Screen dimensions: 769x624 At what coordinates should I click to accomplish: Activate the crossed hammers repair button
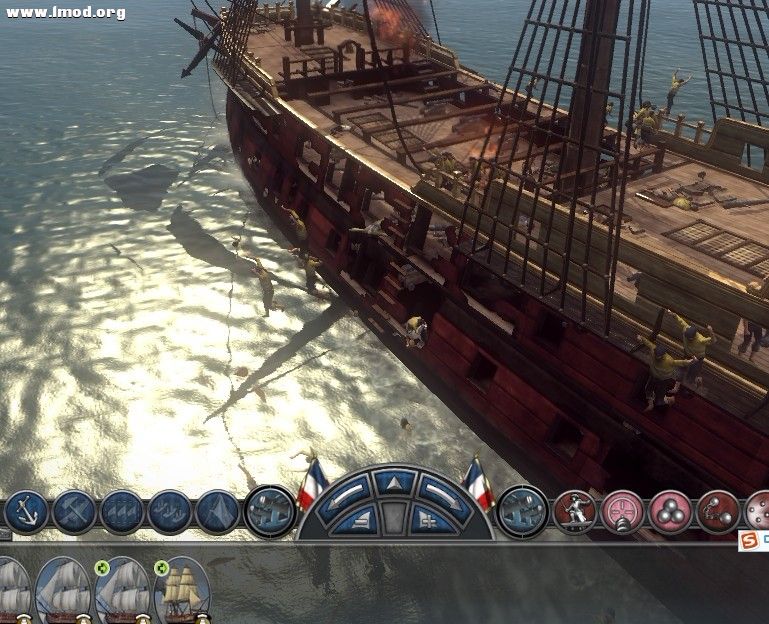74,512
